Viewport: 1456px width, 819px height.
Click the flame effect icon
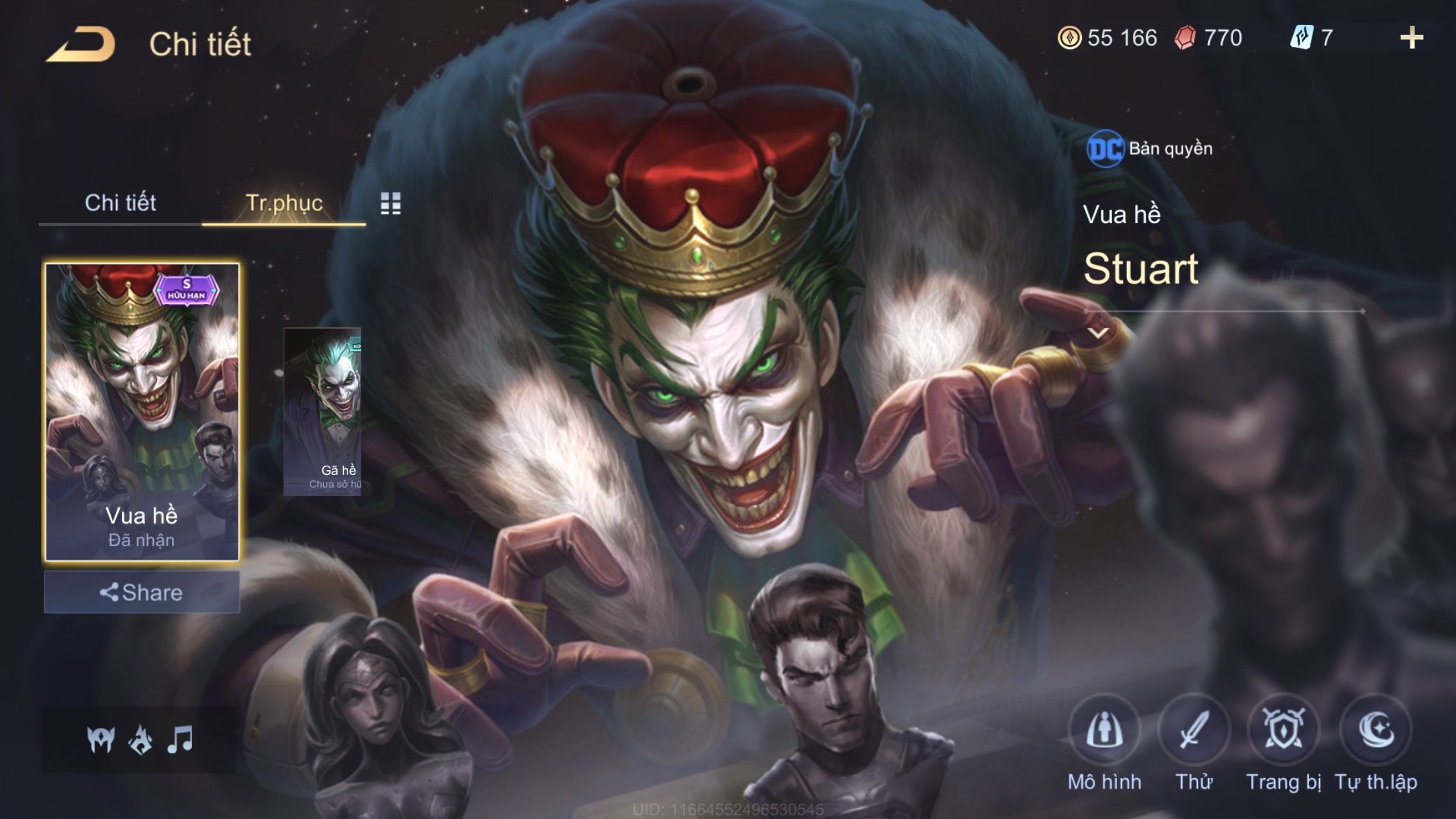pos(140,740)
